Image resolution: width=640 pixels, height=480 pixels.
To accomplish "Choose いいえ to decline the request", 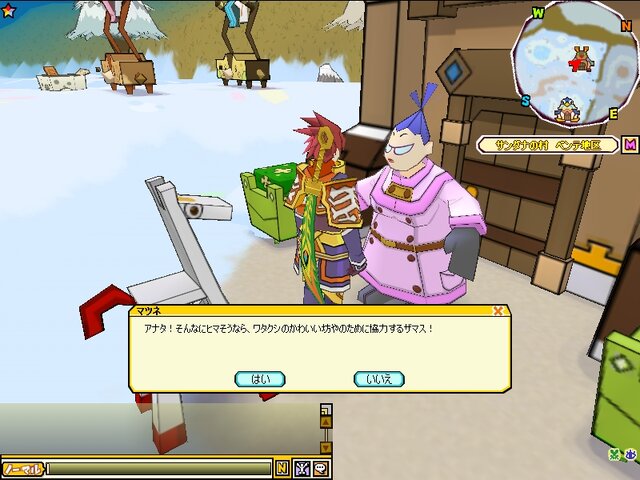I will coord(379,379).
